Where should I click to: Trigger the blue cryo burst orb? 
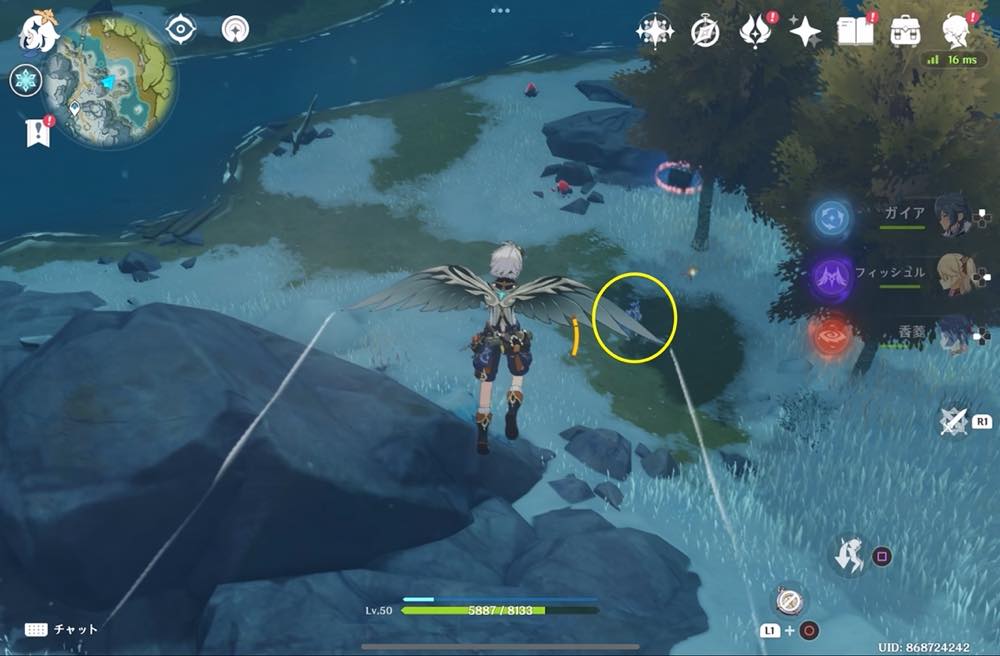point(831,218)
